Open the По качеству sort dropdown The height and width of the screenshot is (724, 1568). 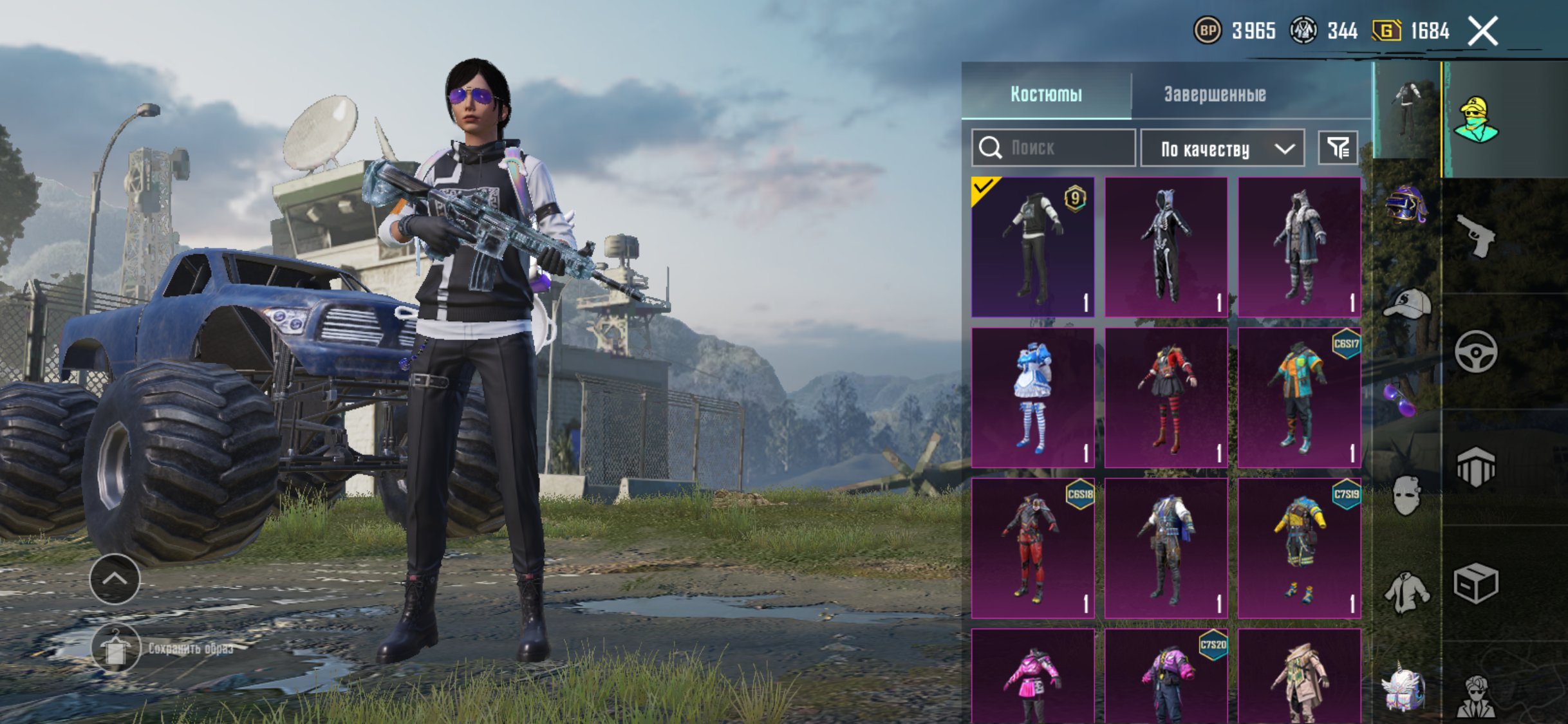[1222, 149]
